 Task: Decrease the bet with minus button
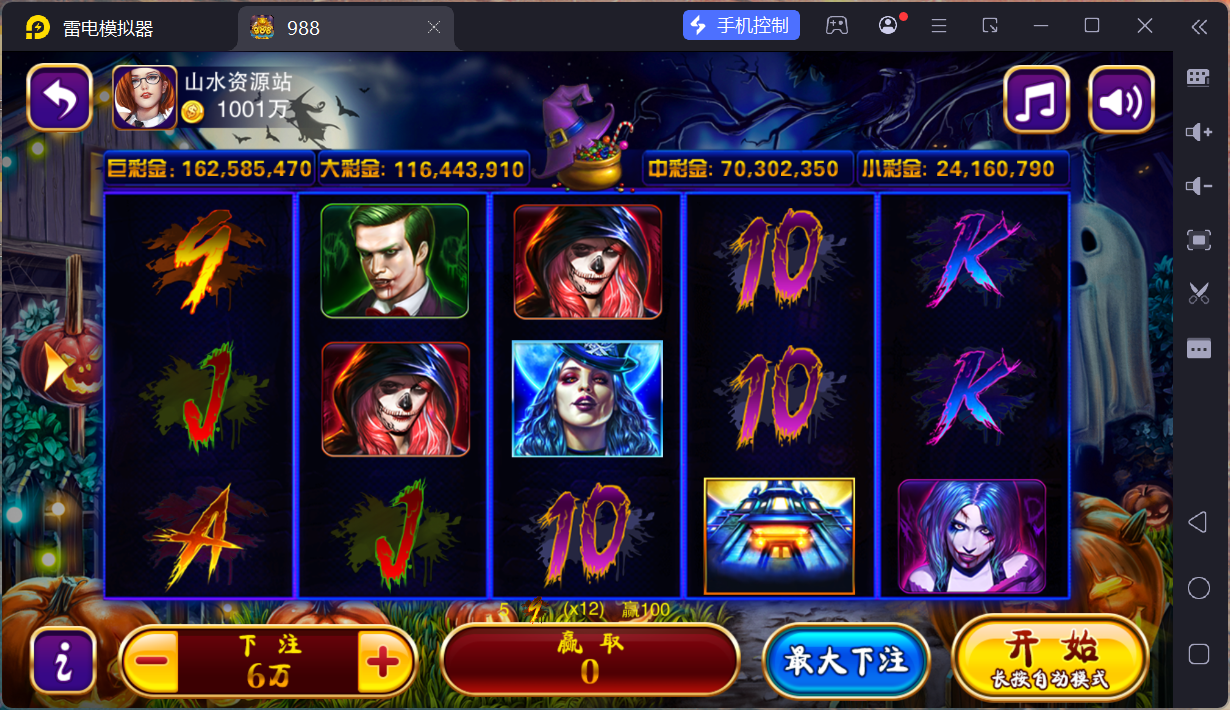[x=151, y=661]
